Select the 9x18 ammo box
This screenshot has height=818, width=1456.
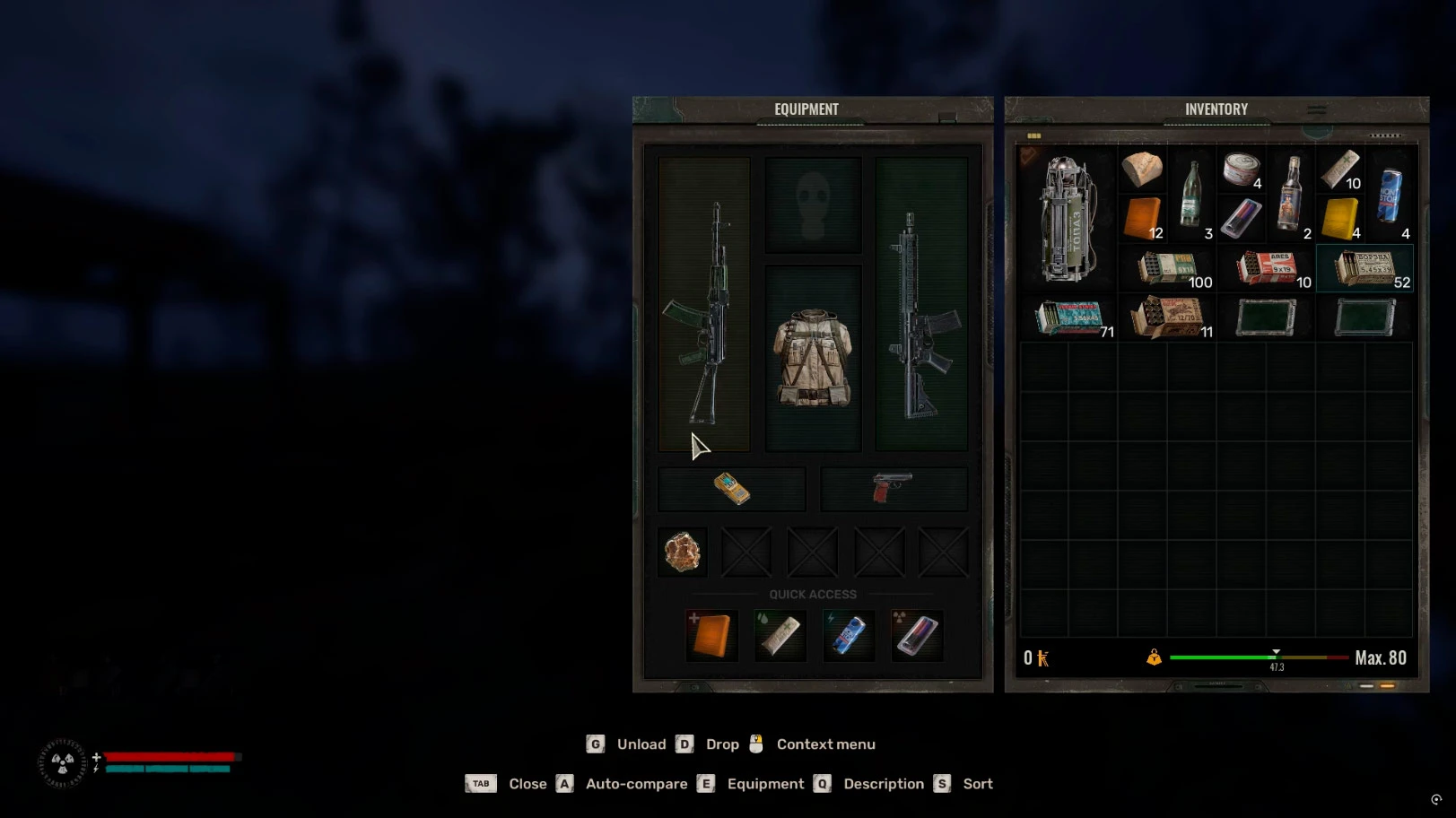1168,268
